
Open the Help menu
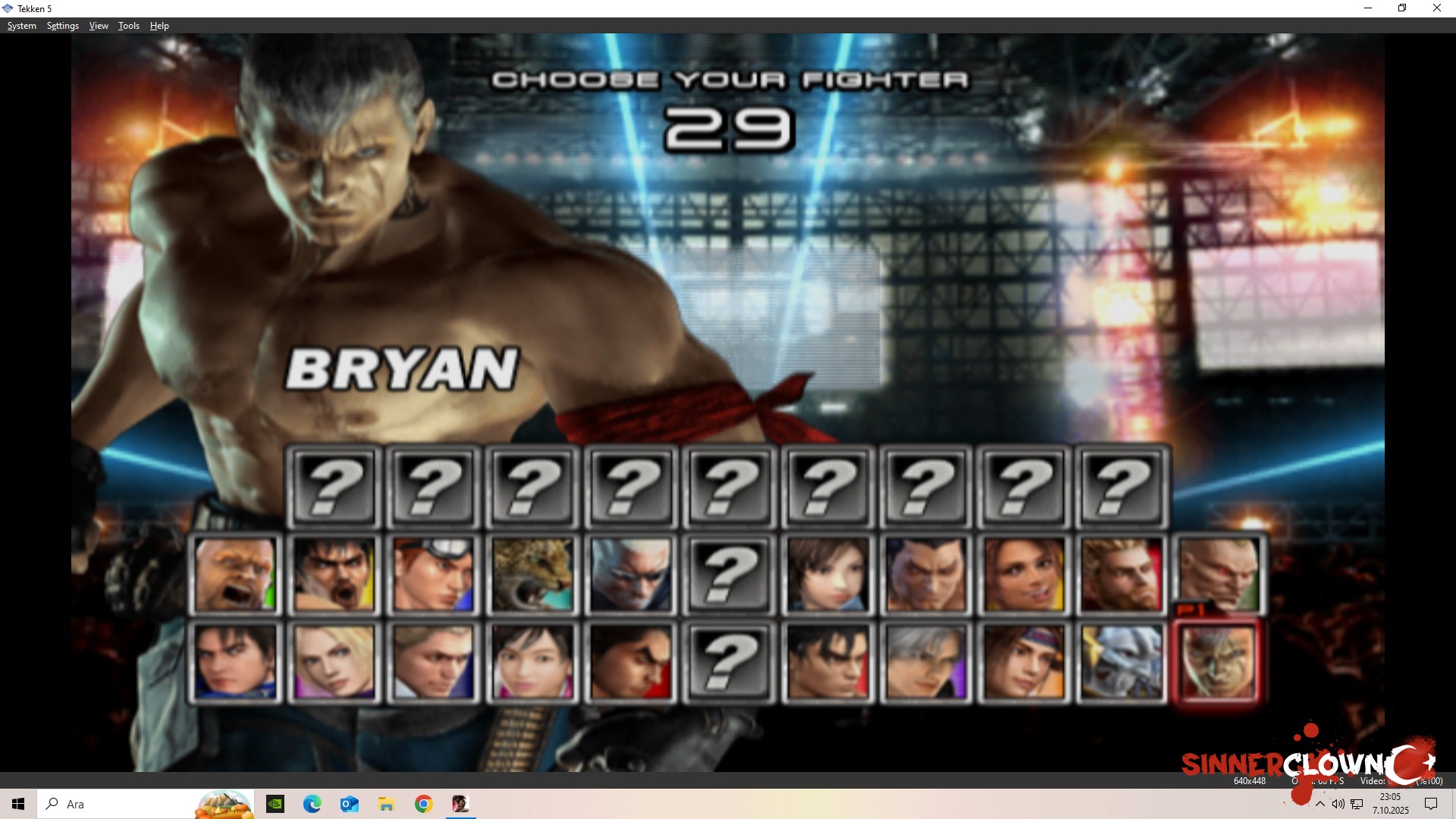click(159, 25)
